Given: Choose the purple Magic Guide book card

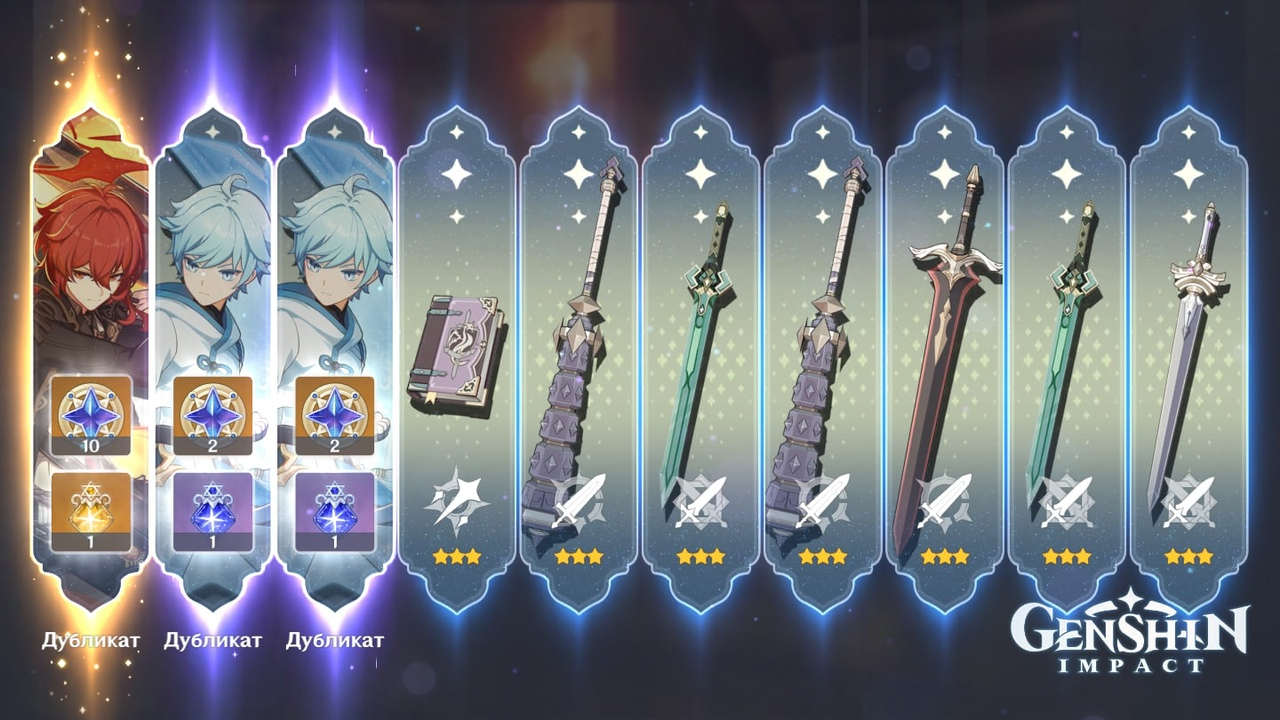Looking at the screenshot, I should tap(456, 360).
